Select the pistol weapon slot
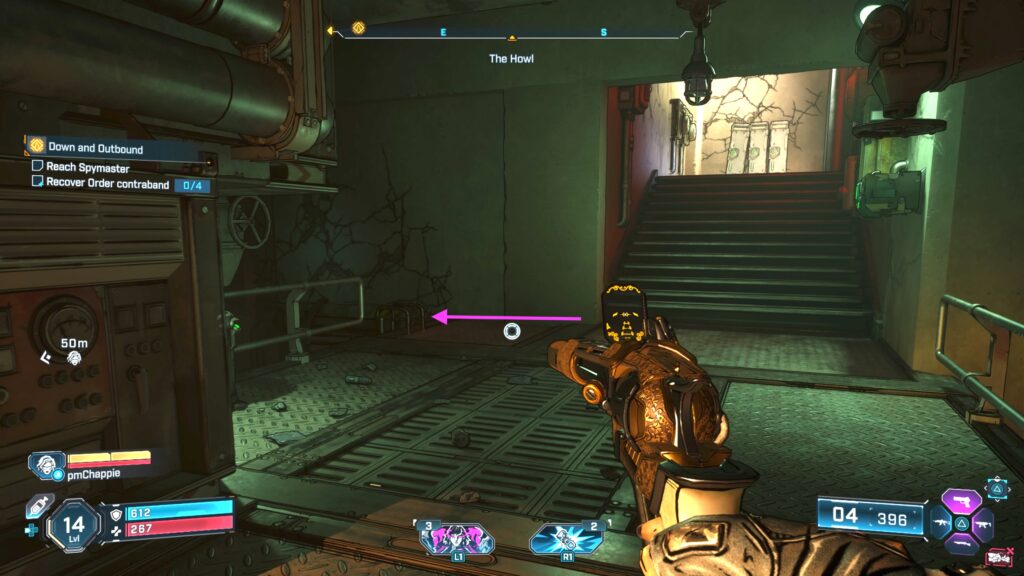Image resolution: width=1024 pixels, height=576 pixels. pos(963,501)
